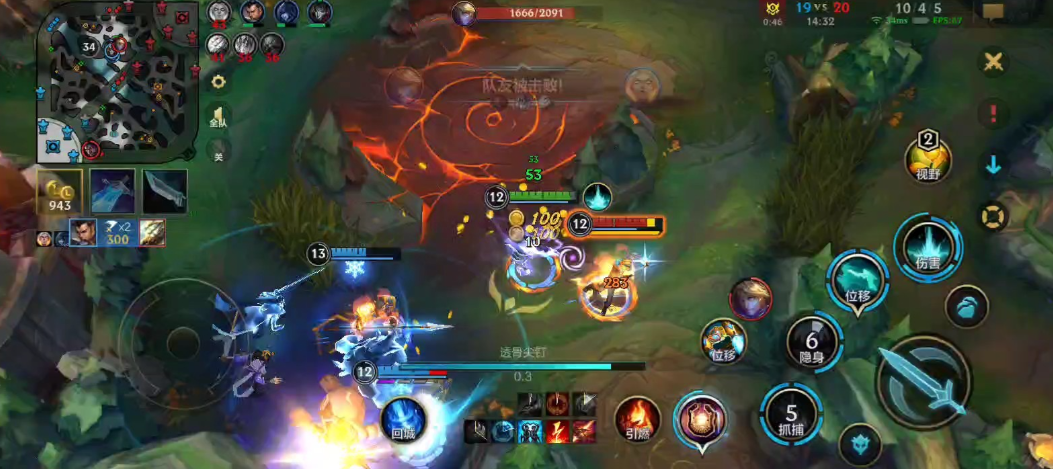
Task: Send the red exclamation danger ping
Action: pos(993,113)
